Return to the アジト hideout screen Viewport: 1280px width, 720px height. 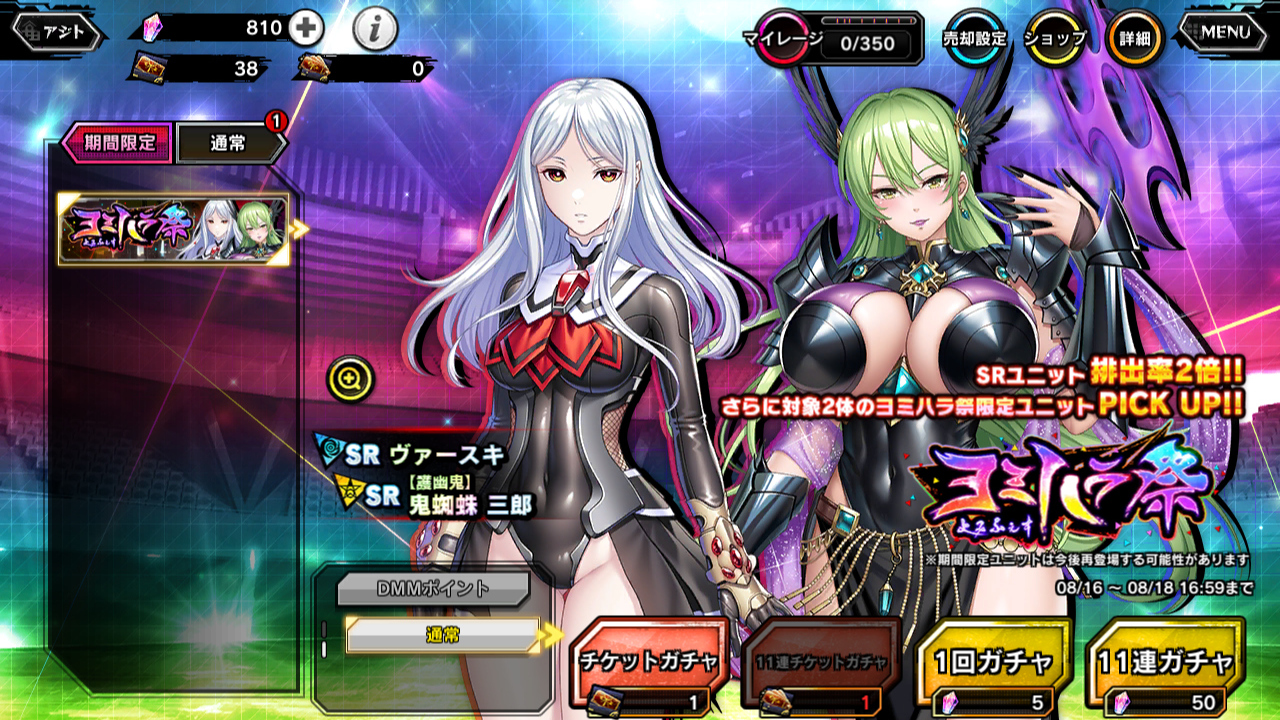coord(56,31)
